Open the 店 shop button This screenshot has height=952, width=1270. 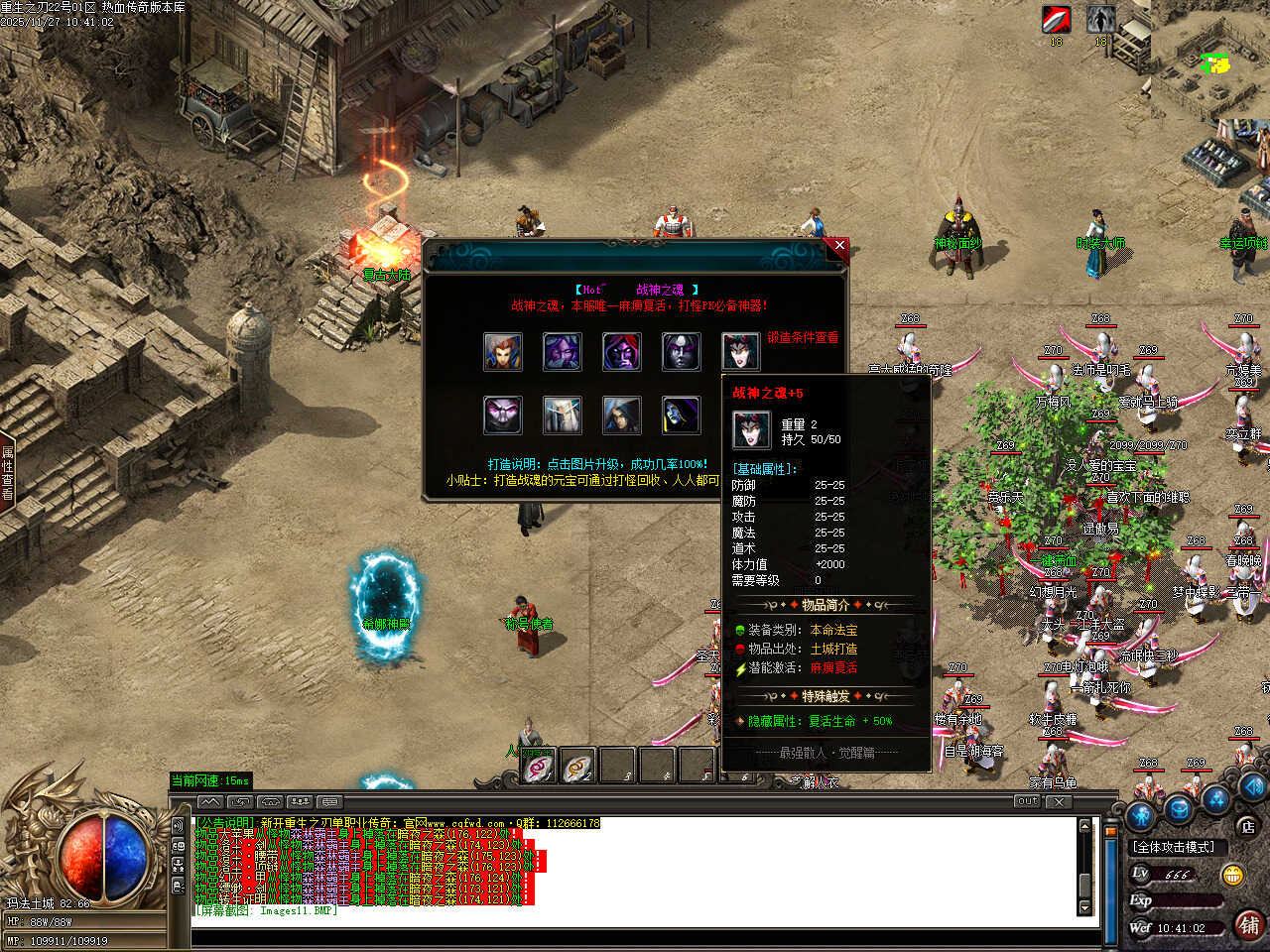(1248, 826)
